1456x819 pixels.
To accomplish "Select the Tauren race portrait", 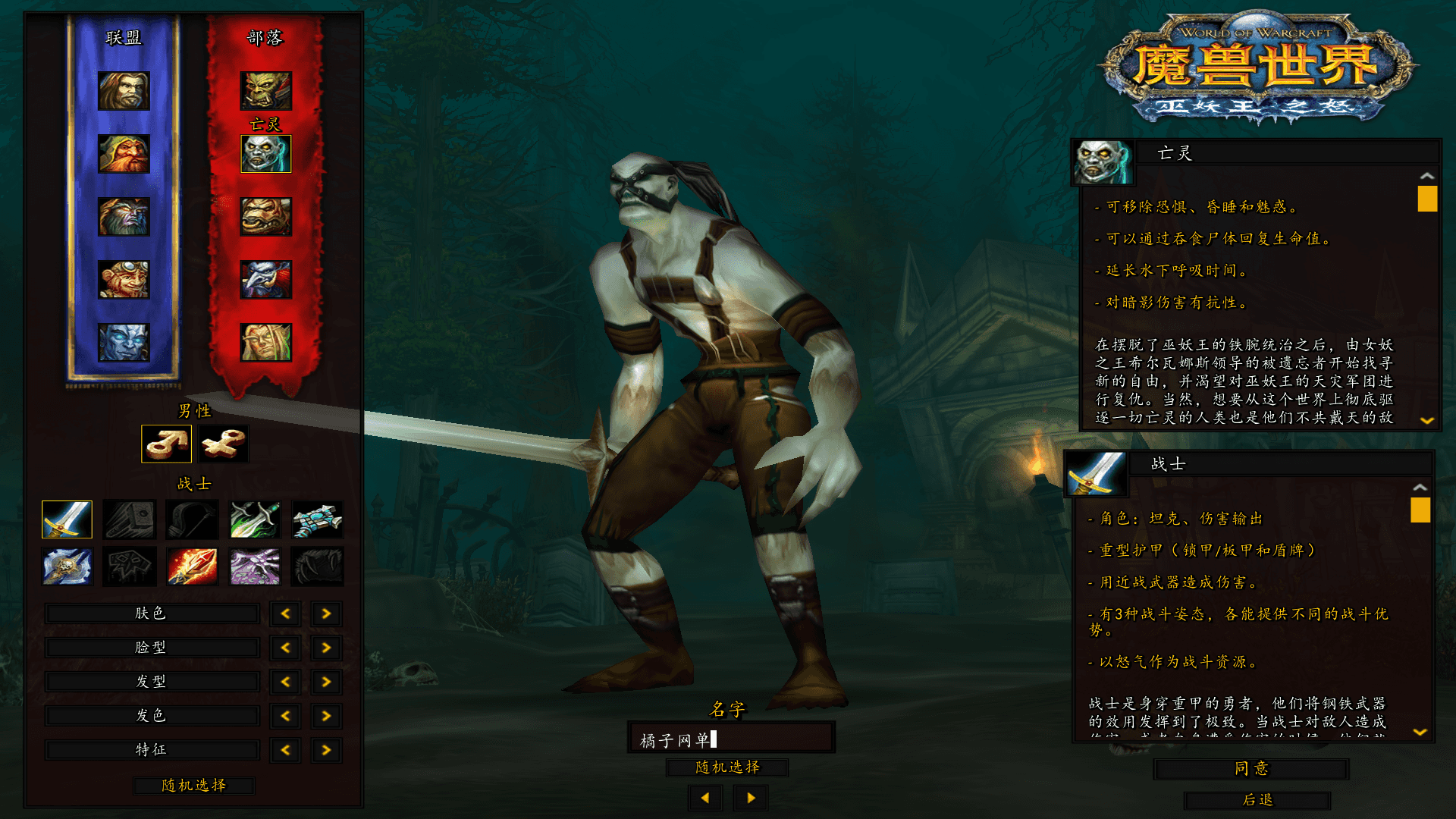I will 265,217.
